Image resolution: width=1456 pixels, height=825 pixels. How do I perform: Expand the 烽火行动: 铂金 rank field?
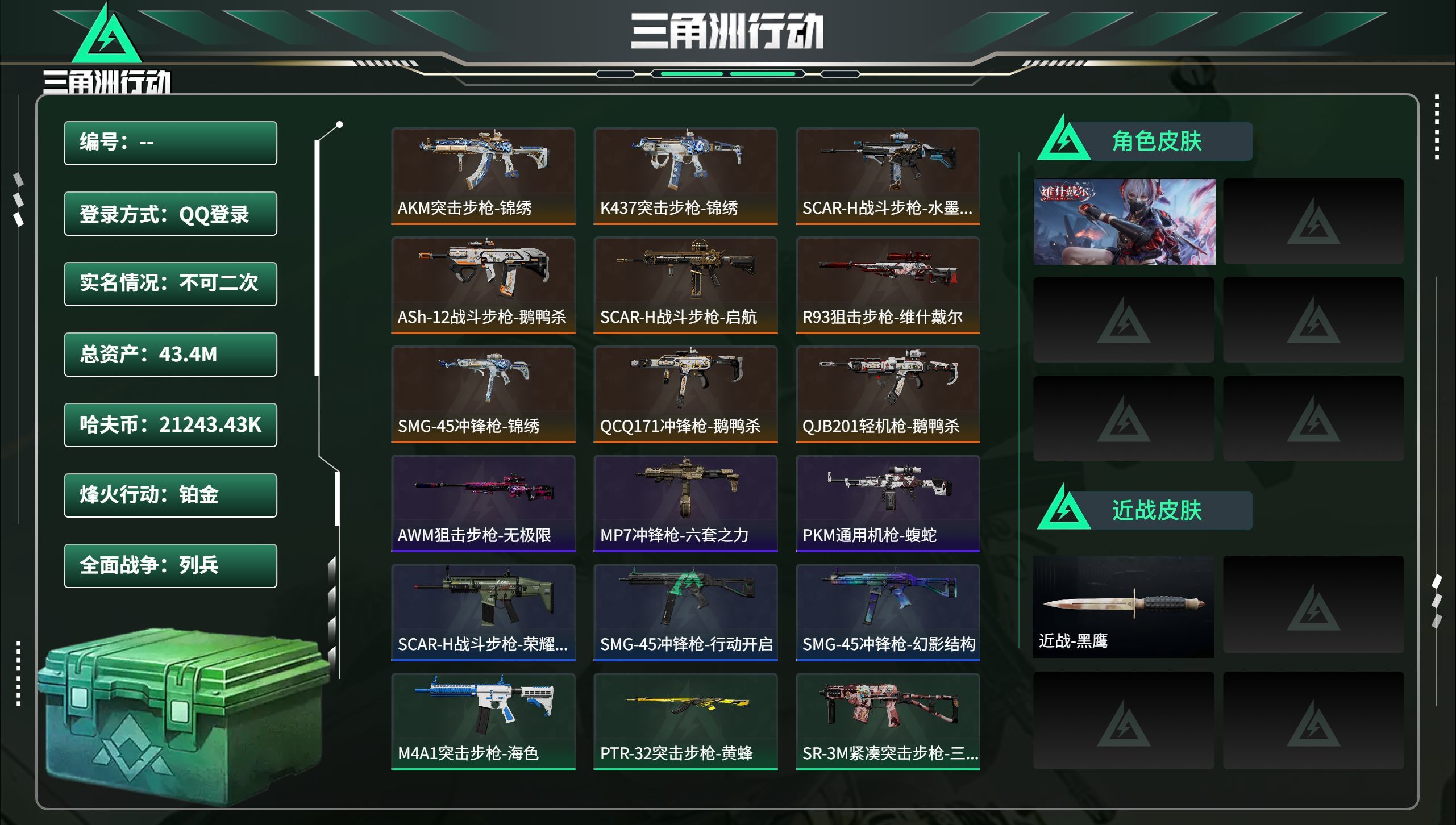click(170, 495)
